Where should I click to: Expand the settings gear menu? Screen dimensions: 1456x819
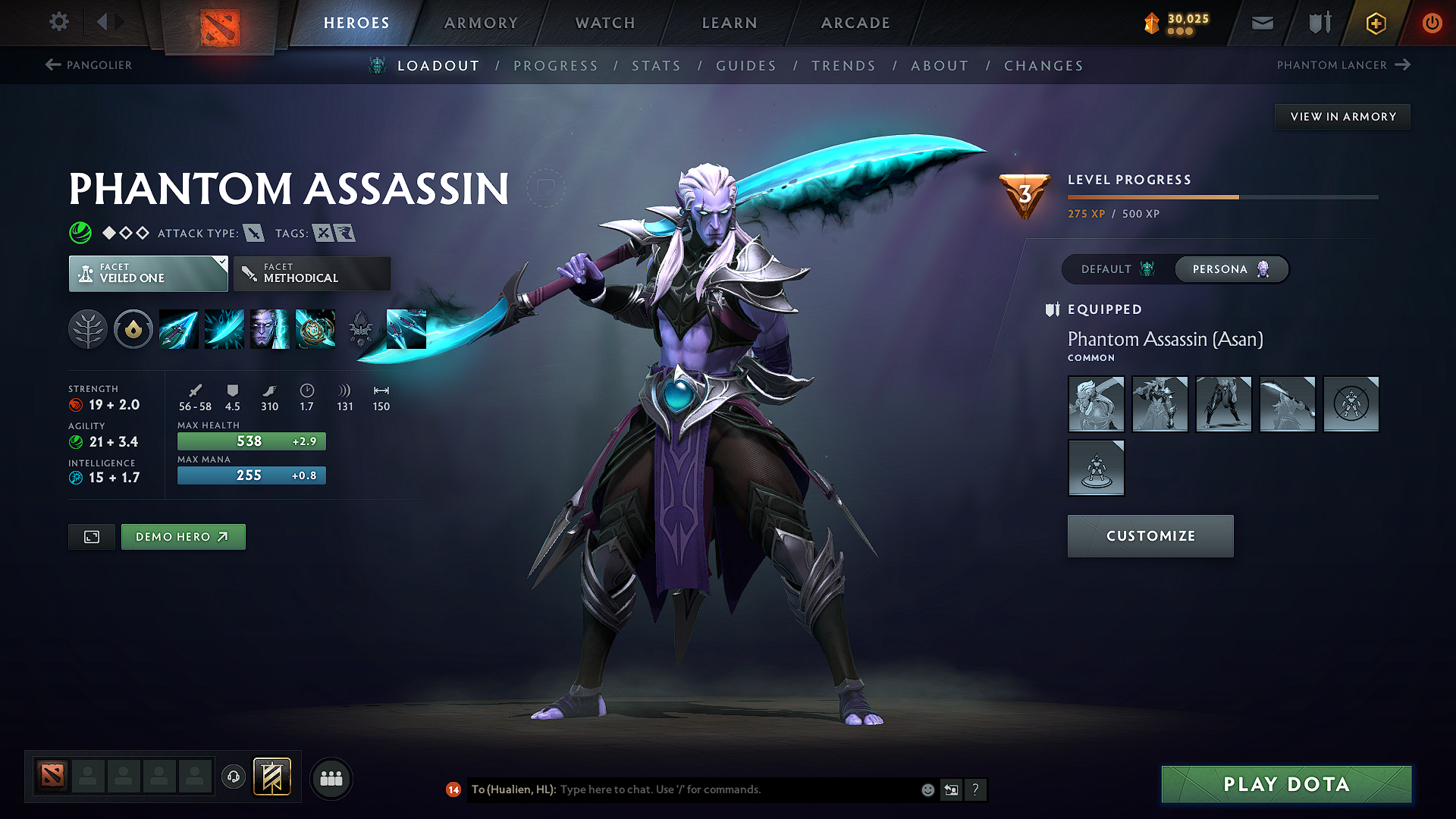point(58,22)
